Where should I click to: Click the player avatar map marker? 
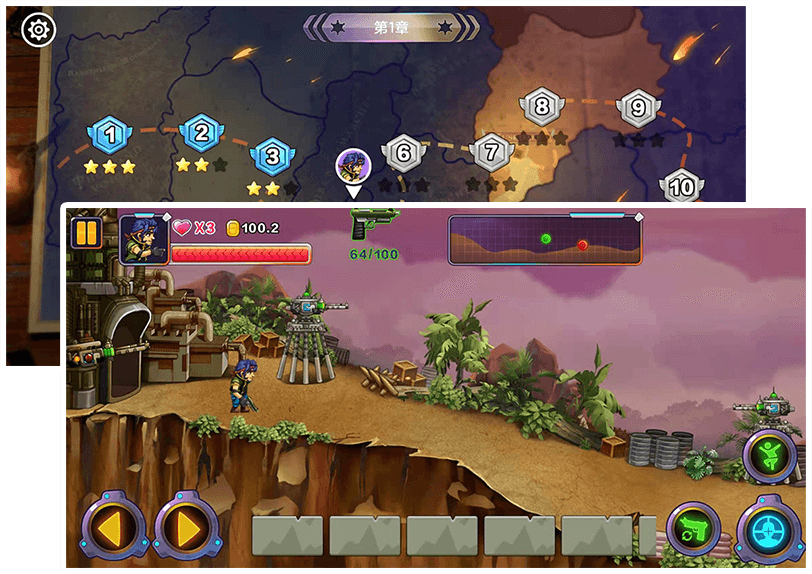coord(352,165)
